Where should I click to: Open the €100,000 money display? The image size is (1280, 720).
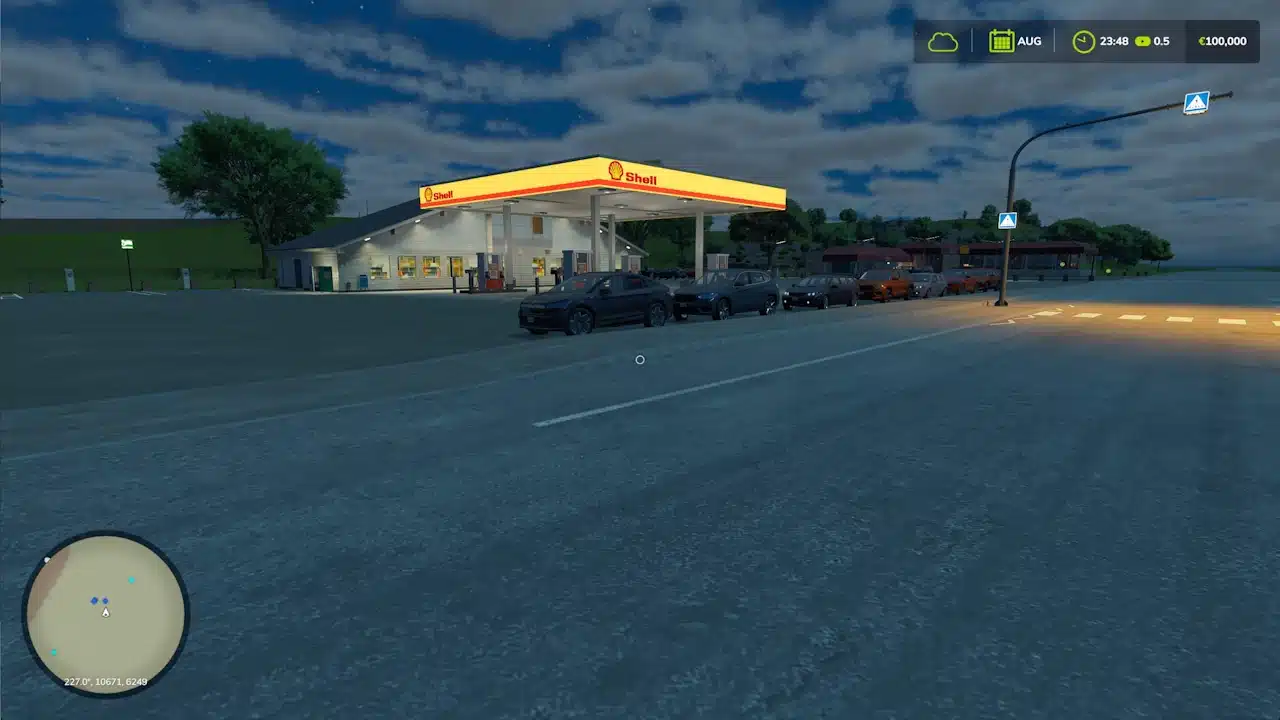[x=1221, y=41]
